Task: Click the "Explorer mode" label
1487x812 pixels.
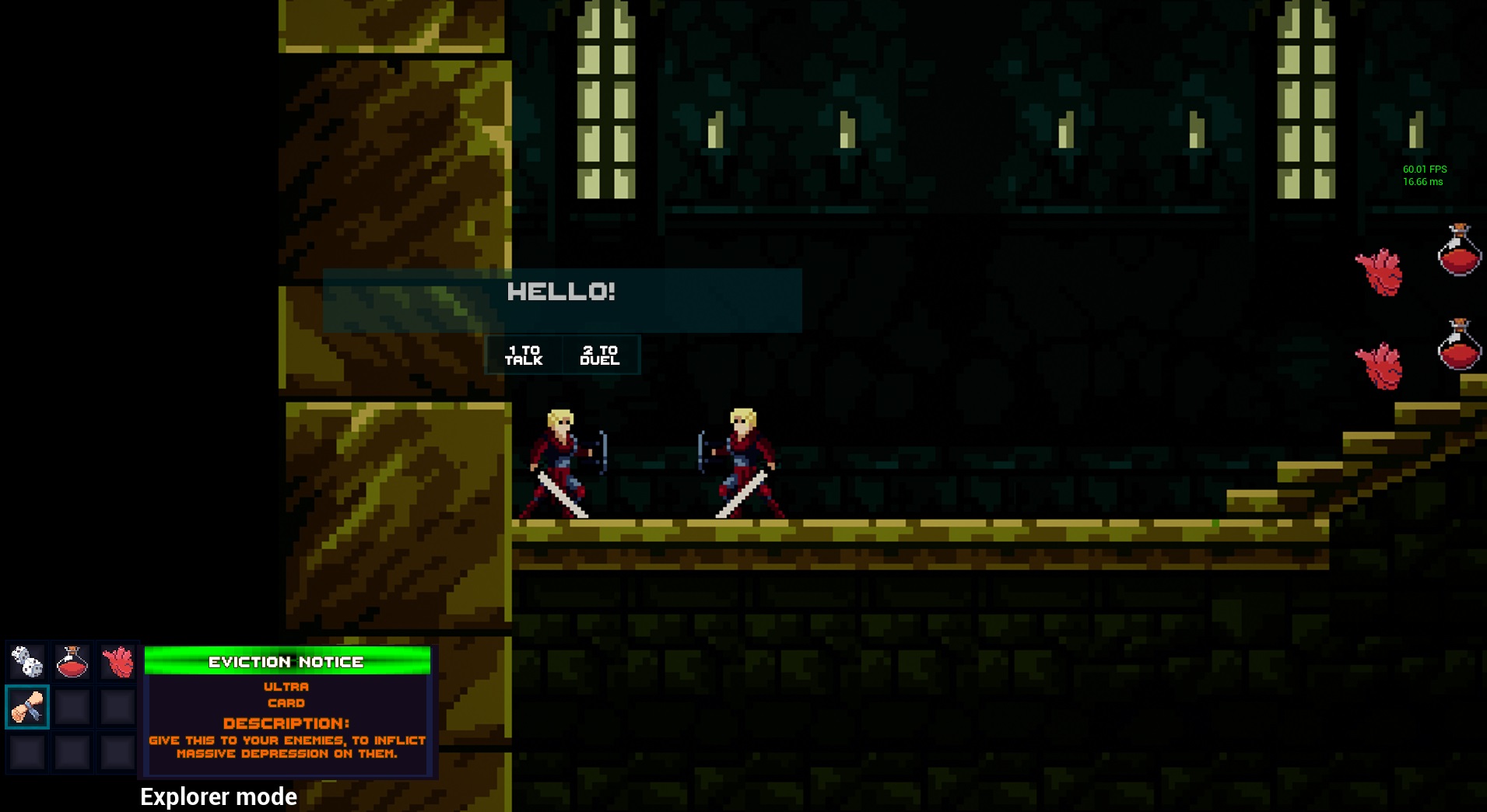Action: tap(218, 796)
